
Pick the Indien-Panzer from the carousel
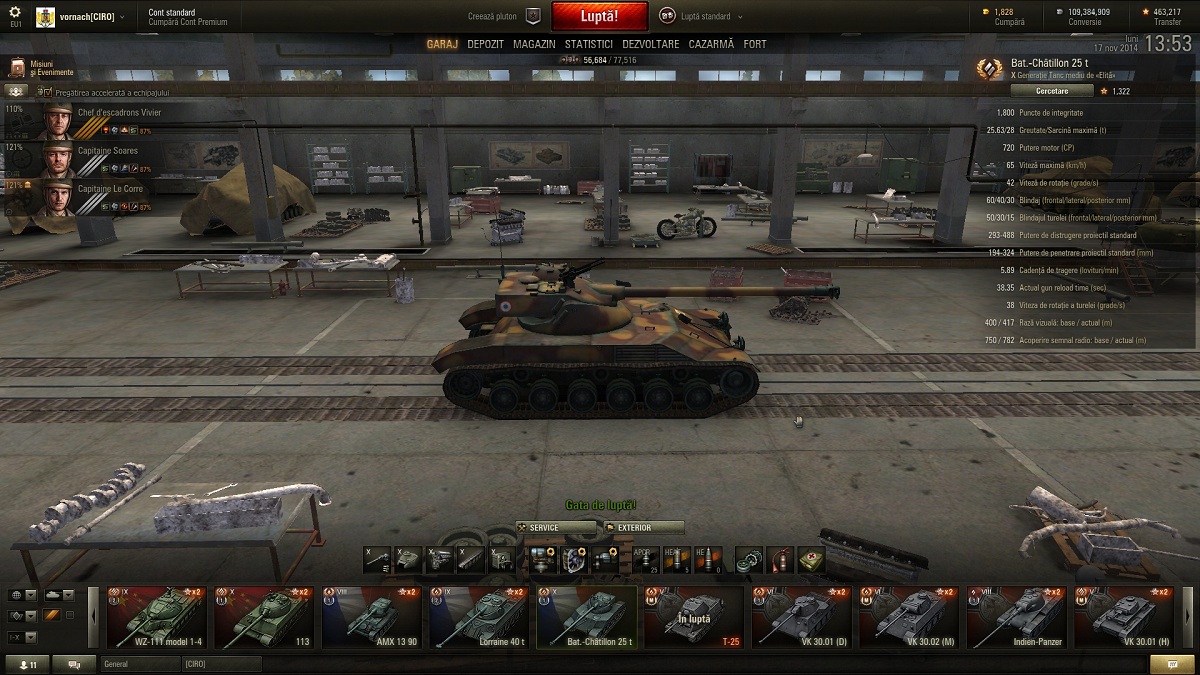[1014, 617]
